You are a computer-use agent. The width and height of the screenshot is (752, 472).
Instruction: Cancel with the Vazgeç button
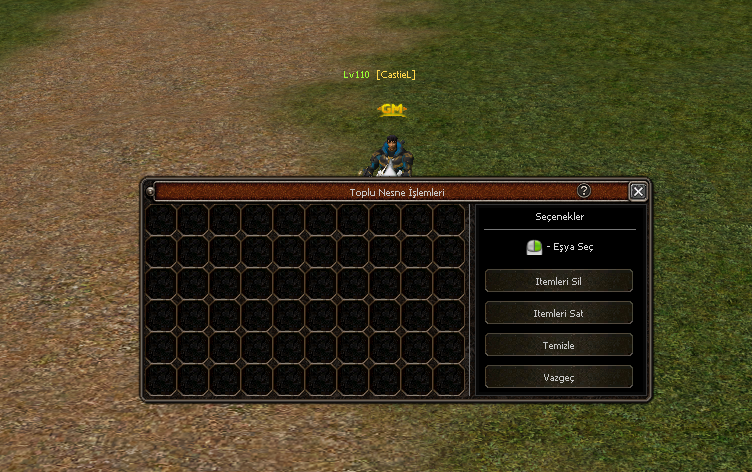tap(558, 377)
